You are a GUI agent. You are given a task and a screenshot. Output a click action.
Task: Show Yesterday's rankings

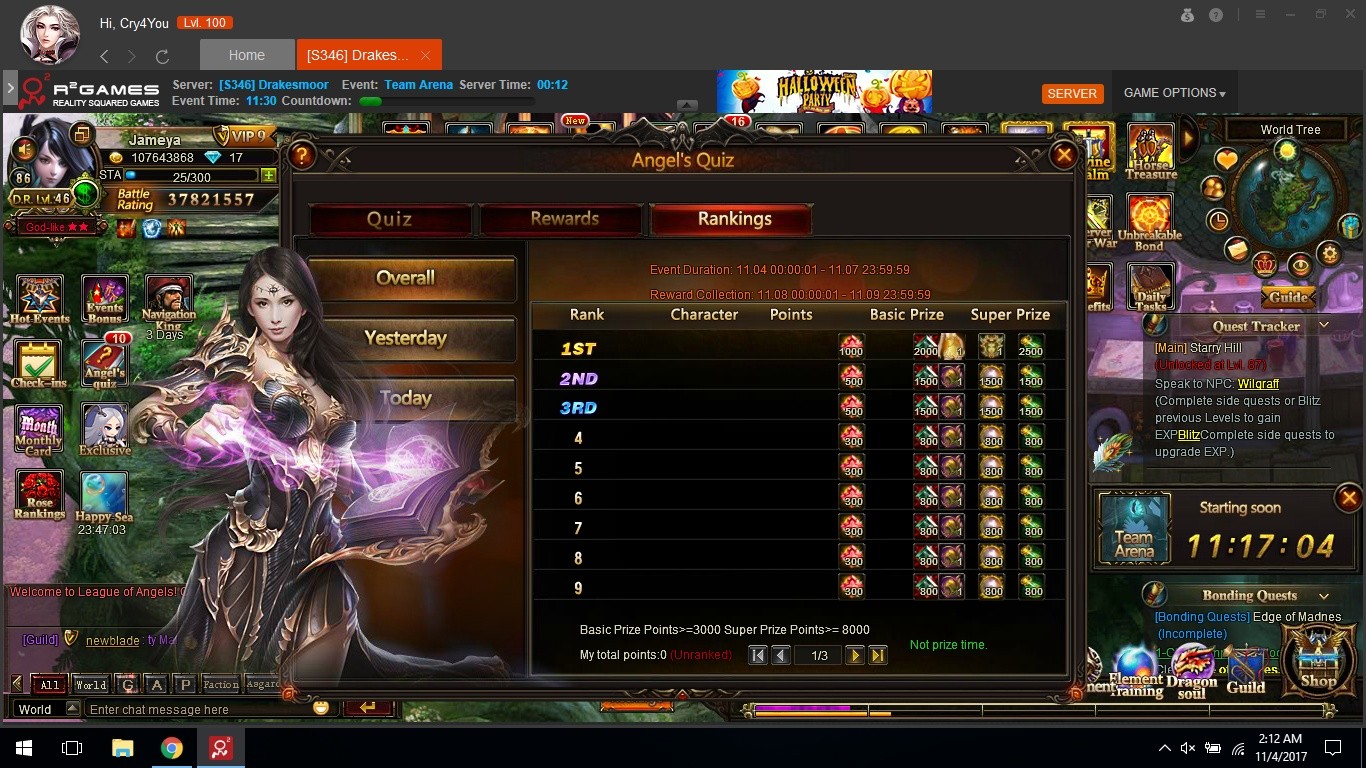(x=405, y=338)
